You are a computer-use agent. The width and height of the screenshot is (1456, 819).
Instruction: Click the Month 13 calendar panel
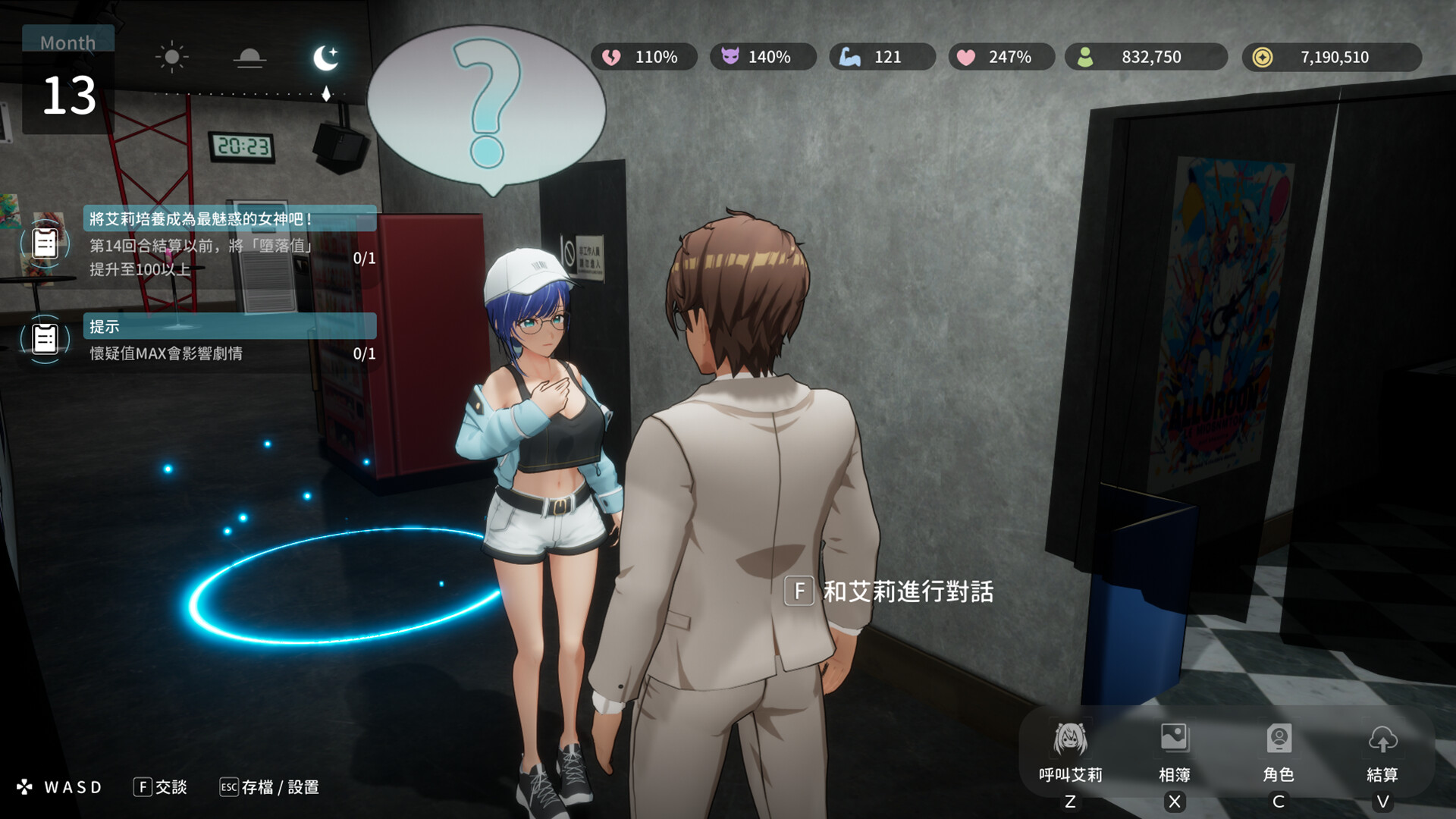pos(68,80)
